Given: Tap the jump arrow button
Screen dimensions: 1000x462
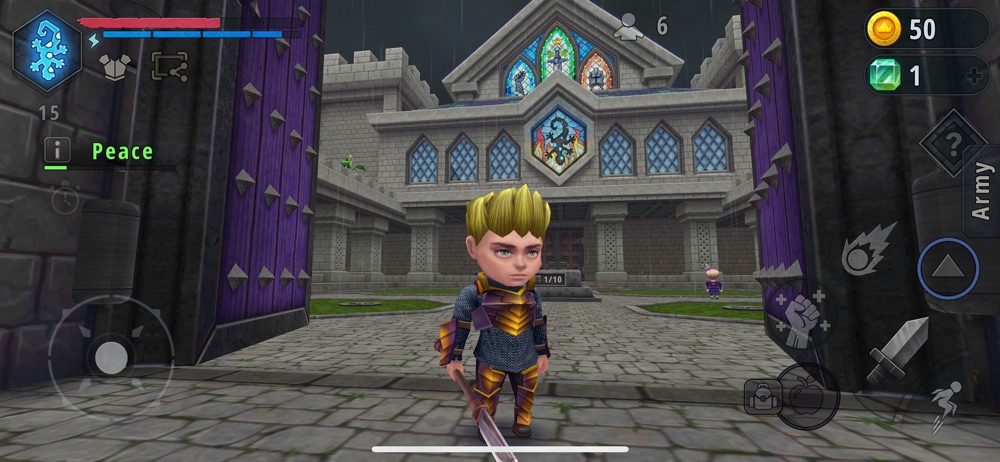Looking at the screenshot, I should click(x=947, y=269).
